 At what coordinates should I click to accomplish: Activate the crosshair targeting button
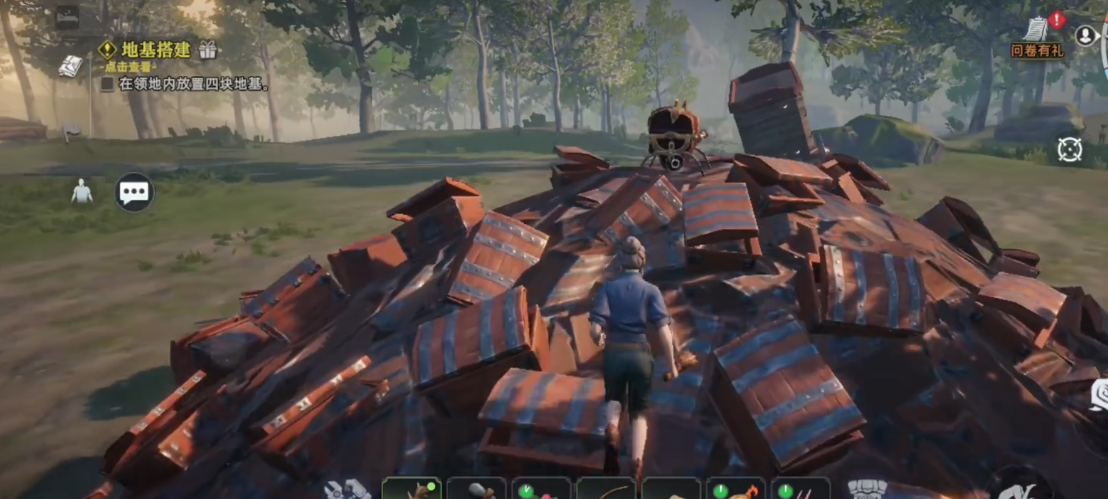[1070, 149]
